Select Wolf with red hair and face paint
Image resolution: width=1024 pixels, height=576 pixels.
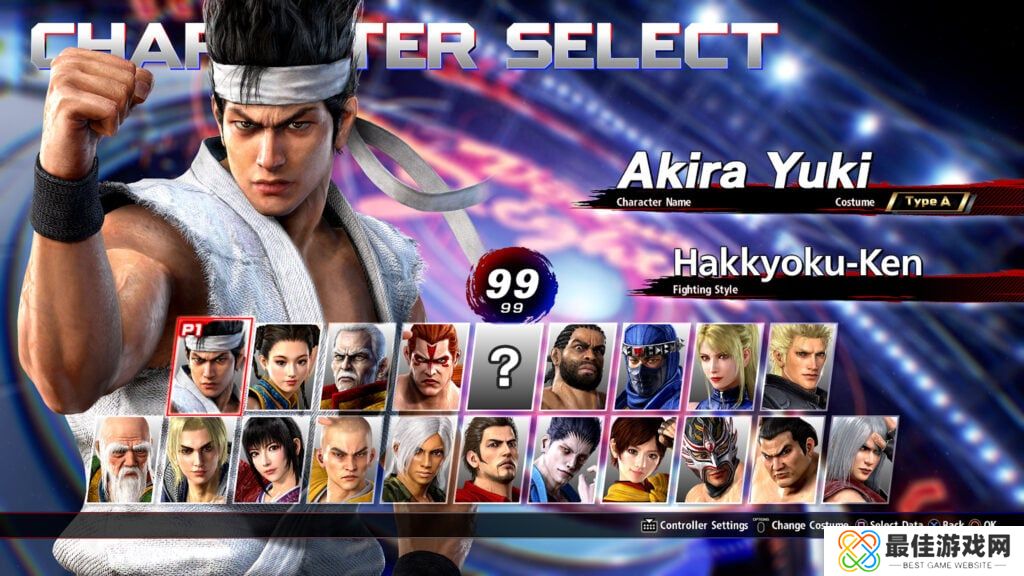coord(432,367)
